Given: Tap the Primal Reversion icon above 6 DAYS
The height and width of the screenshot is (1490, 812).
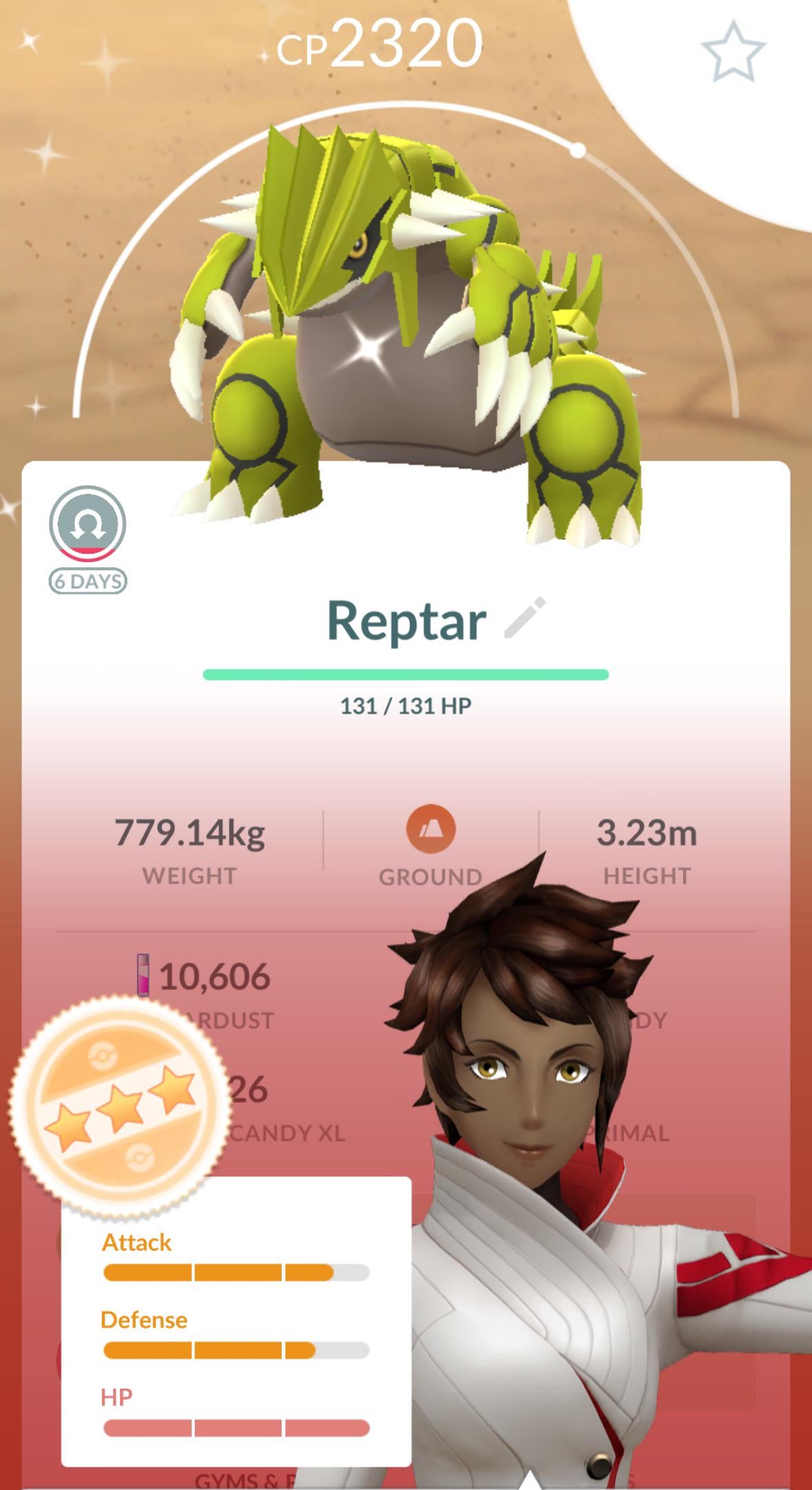Looking at the screenshot, I should tap(87, 524).
